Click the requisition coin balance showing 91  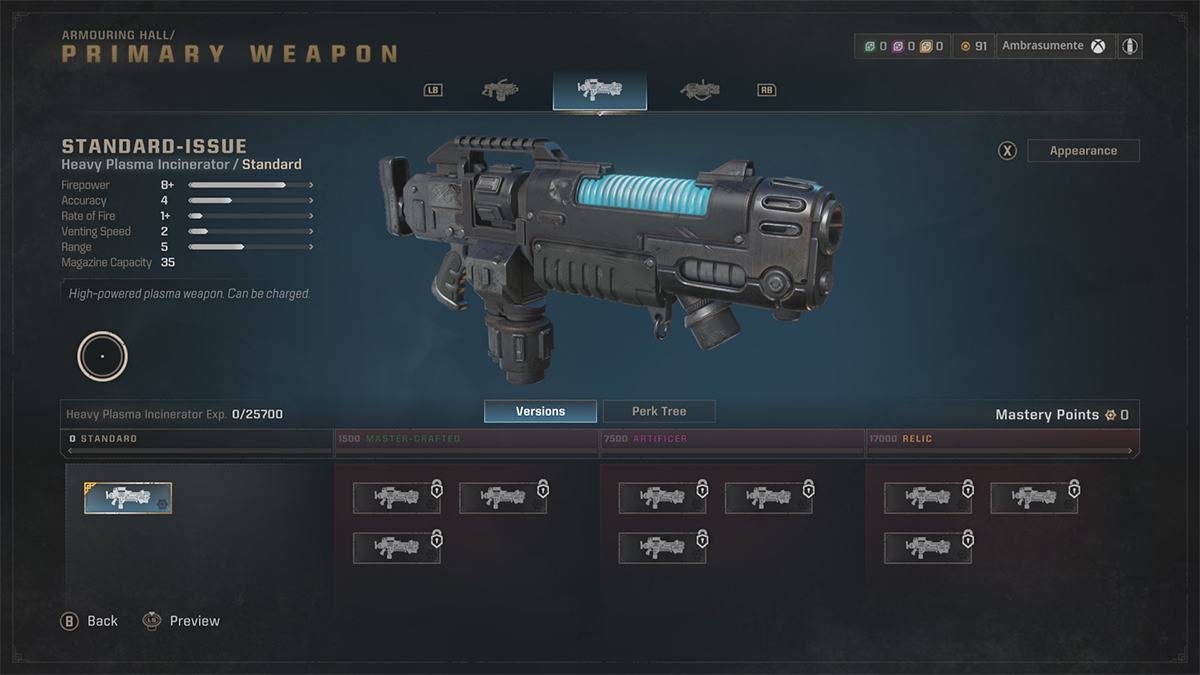click(x=973, y=46)
